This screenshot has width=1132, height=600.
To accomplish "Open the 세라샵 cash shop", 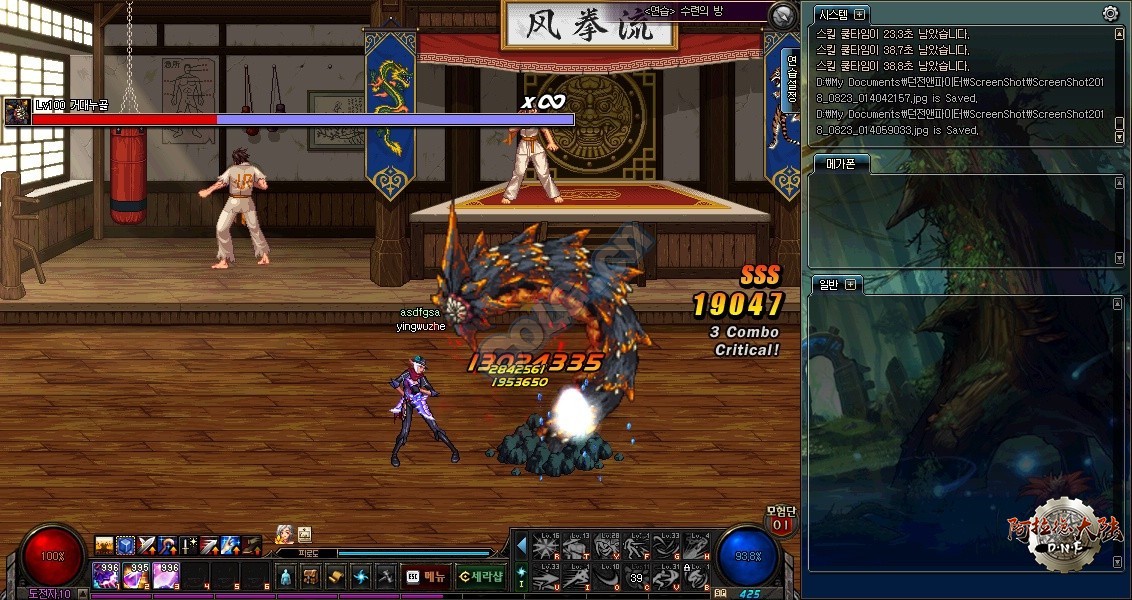I will point(481,576).
